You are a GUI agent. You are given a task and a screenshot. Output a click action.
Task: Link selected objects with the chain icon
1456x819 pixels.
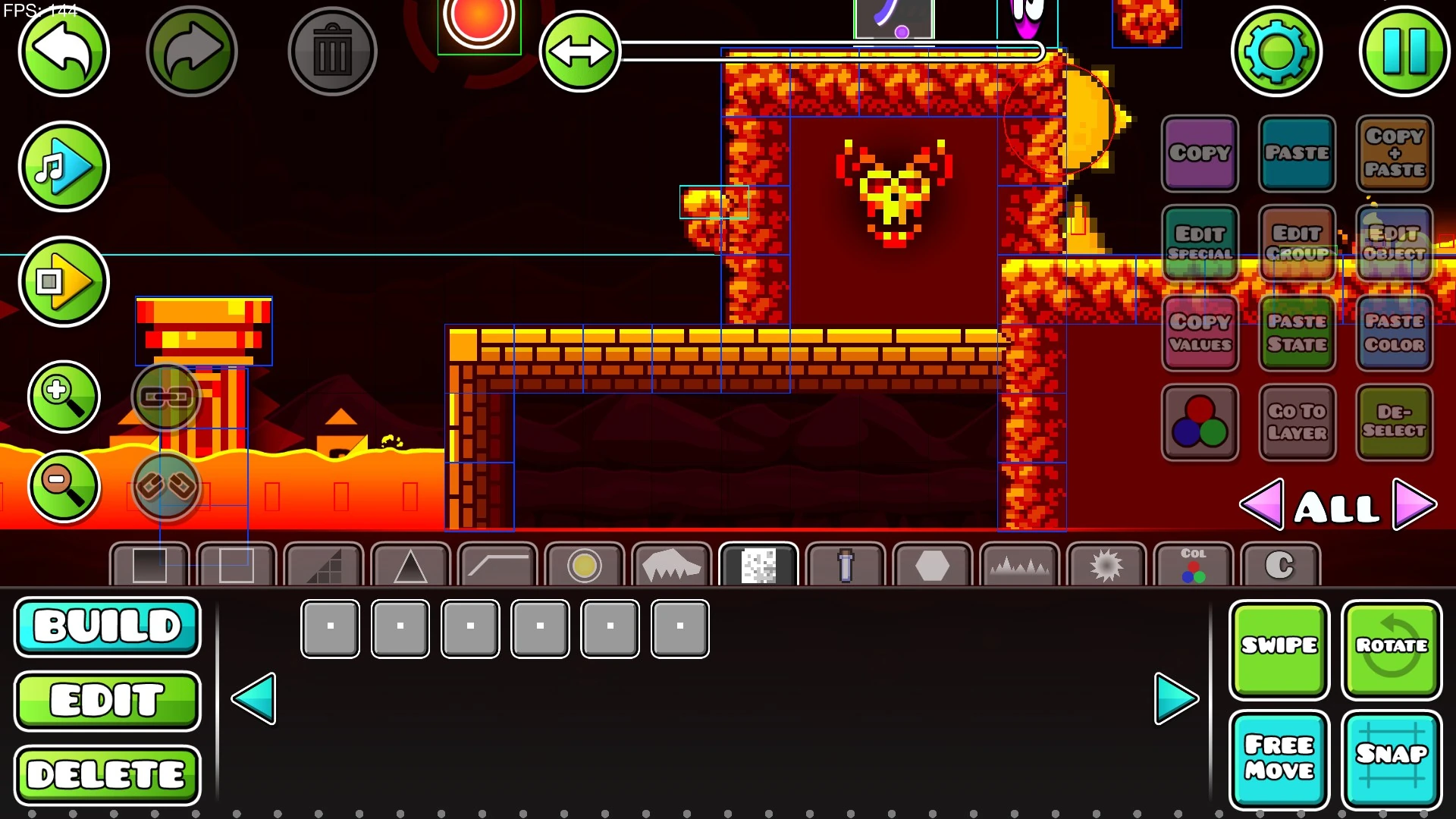[166, 397]
